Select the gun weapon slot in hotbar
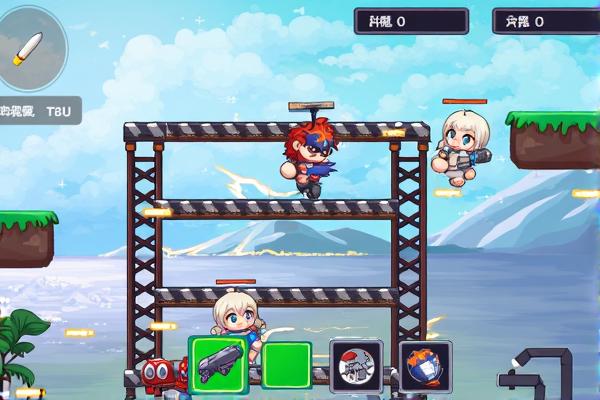Screen dimensions: 600x400 (219, 362)
